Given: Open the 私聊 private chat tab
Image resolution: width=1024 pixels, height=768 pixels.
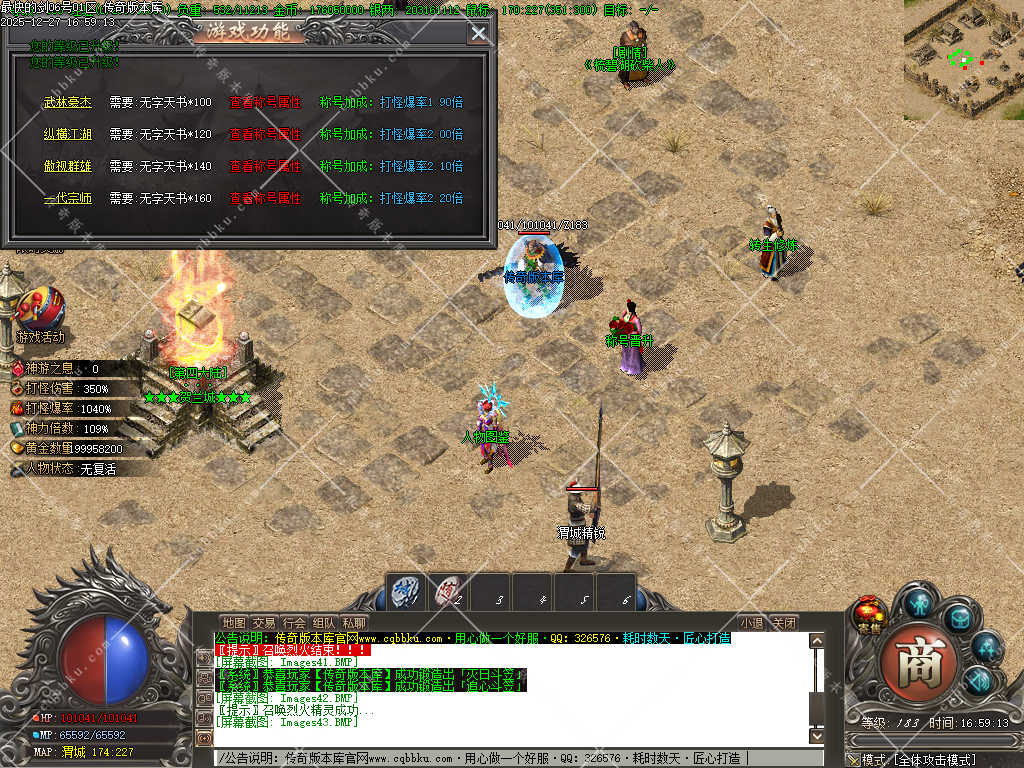Looking at the screenshot, I should 354,623.
